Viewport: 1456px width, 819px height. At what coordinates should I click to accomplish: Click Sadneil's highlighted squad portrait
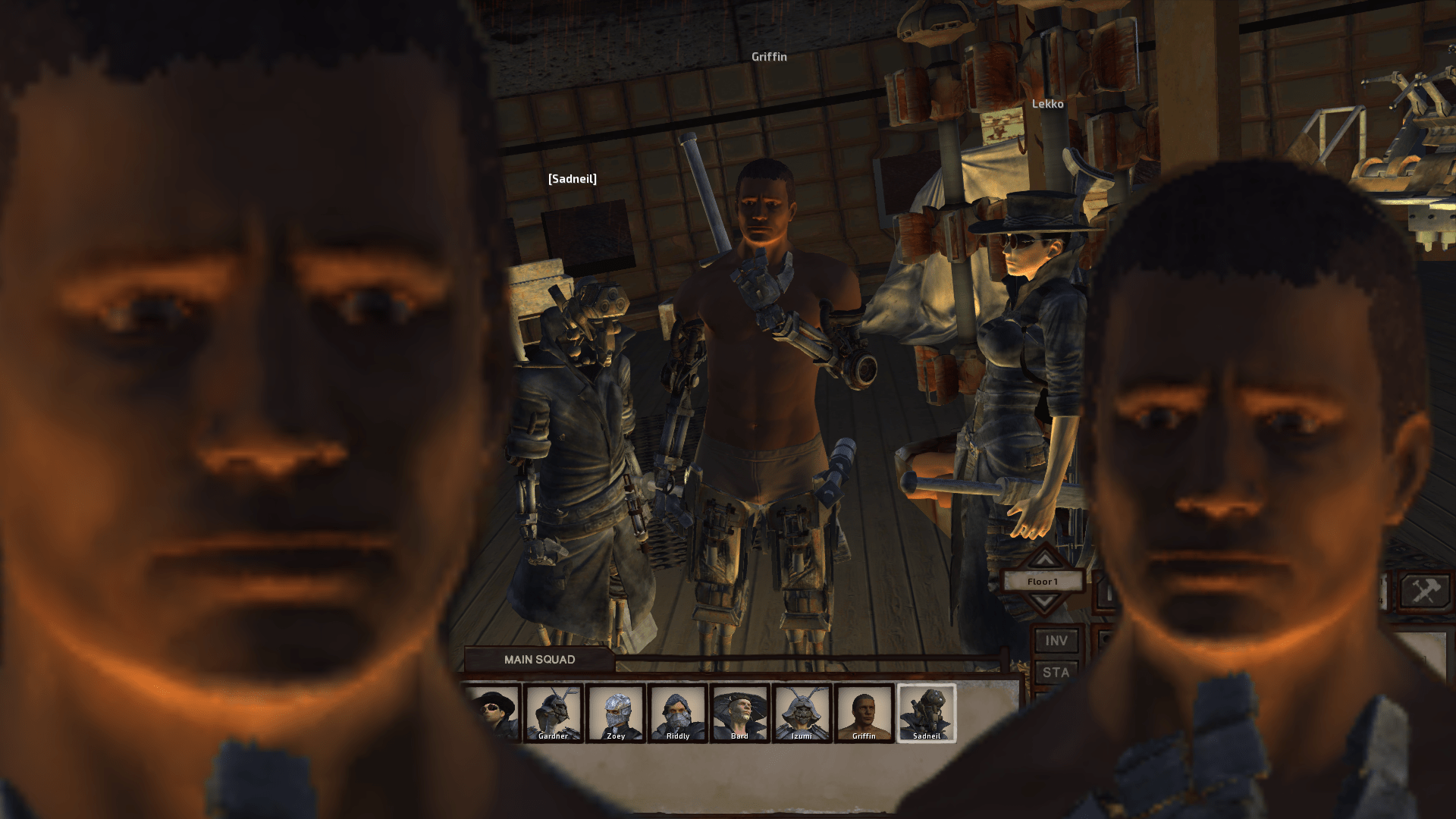(x=927, y=713)
